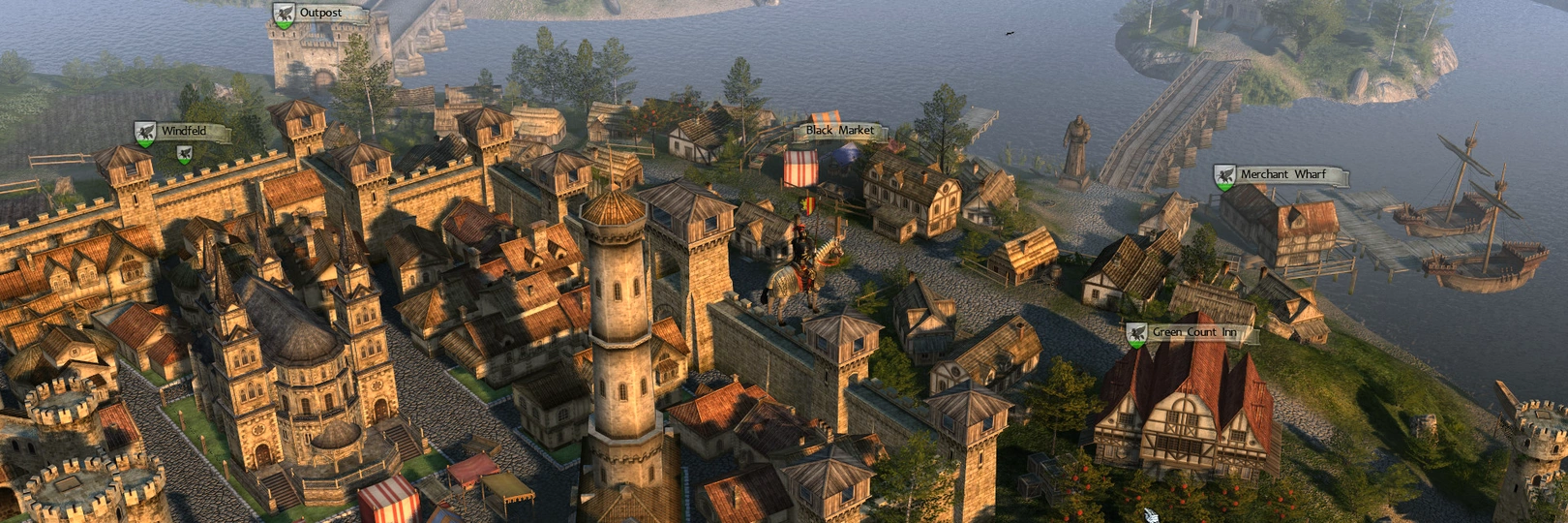The image size is (1568, 523).
Task: Choose the Merchant Wharf location marker
Action: click(1282, 174)
